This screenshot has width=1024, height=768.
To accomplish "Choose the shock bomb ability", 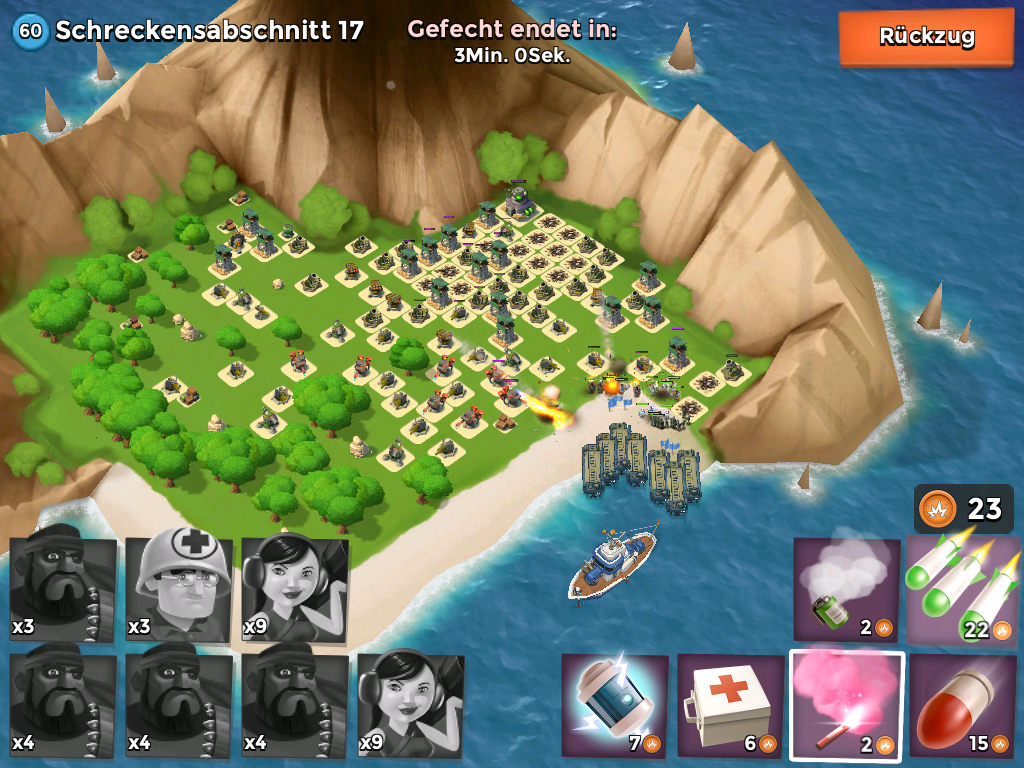I will click(614, 705).
